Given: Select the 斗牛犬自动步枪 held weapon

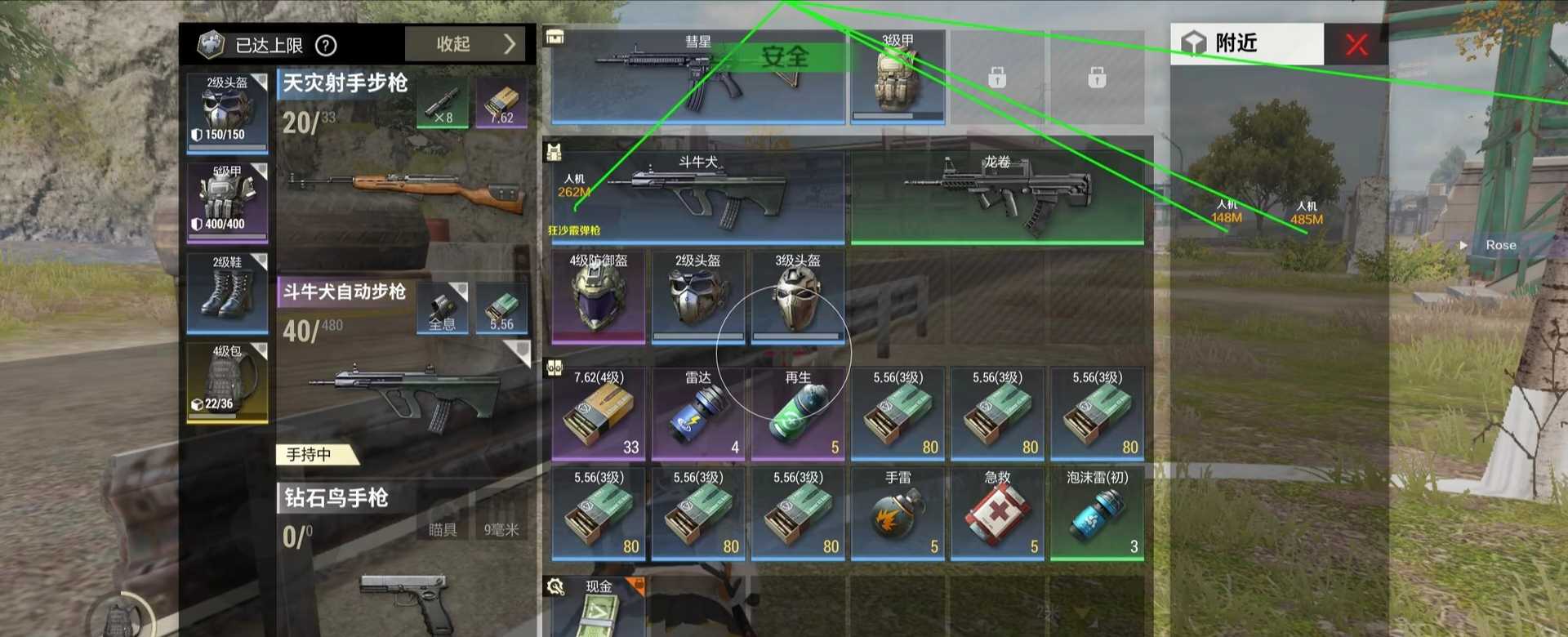Looking at the screenshot, I should point(404,392).
